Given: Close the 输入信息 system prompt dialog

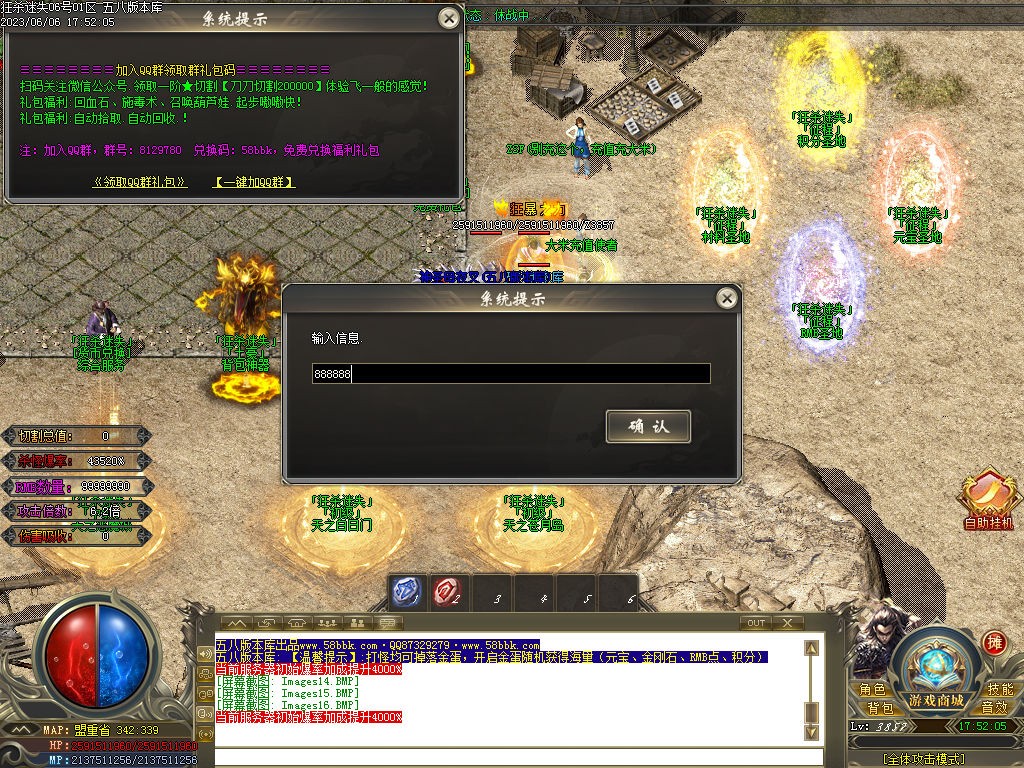Looking at the screenshot, I should (727, 298).
